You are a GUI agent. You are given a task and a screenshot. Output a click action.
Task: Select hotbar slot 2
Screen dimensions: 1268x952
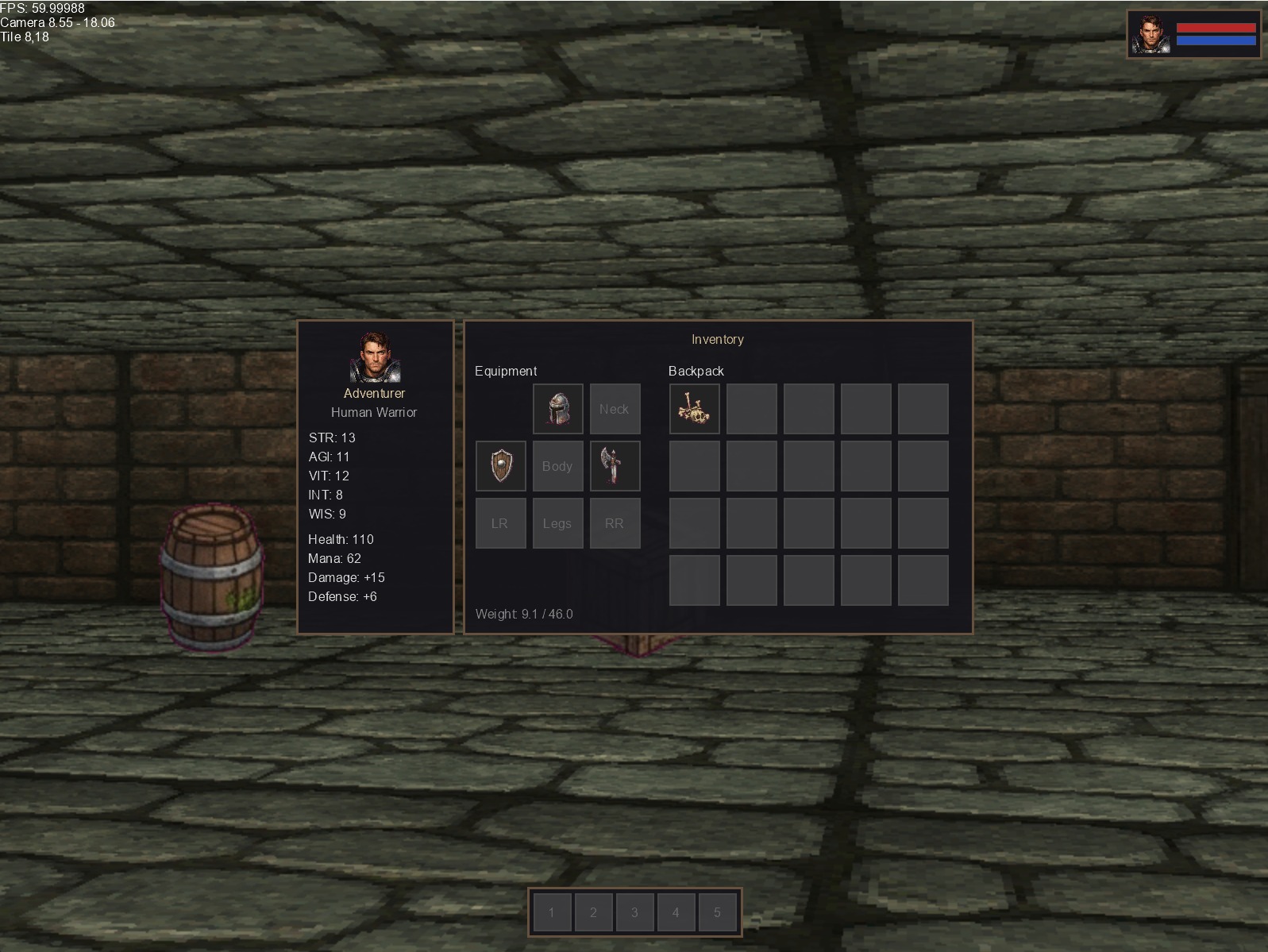[593, 912]
